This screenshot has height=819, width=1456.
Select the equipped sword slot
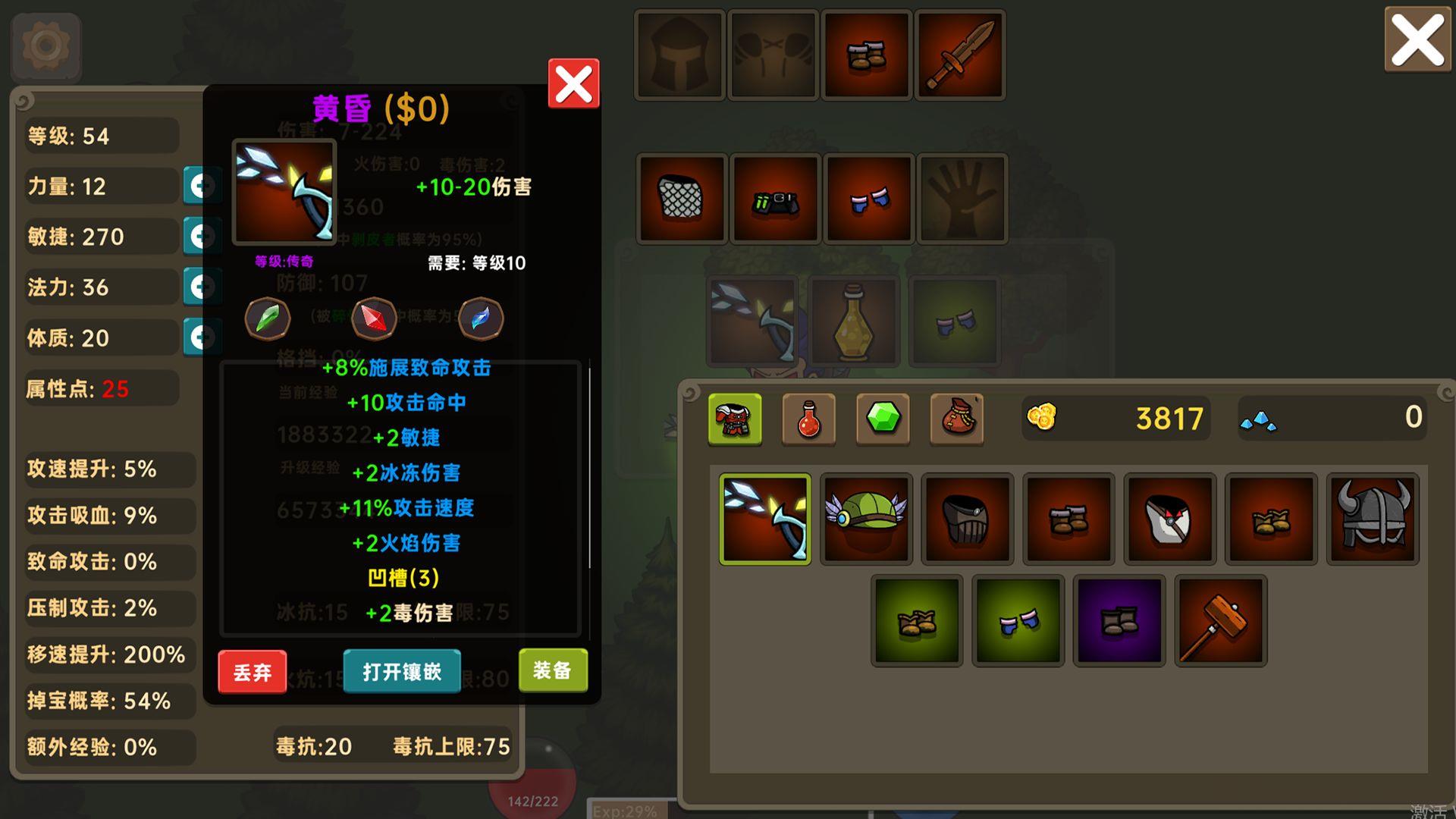pos(959,55)
